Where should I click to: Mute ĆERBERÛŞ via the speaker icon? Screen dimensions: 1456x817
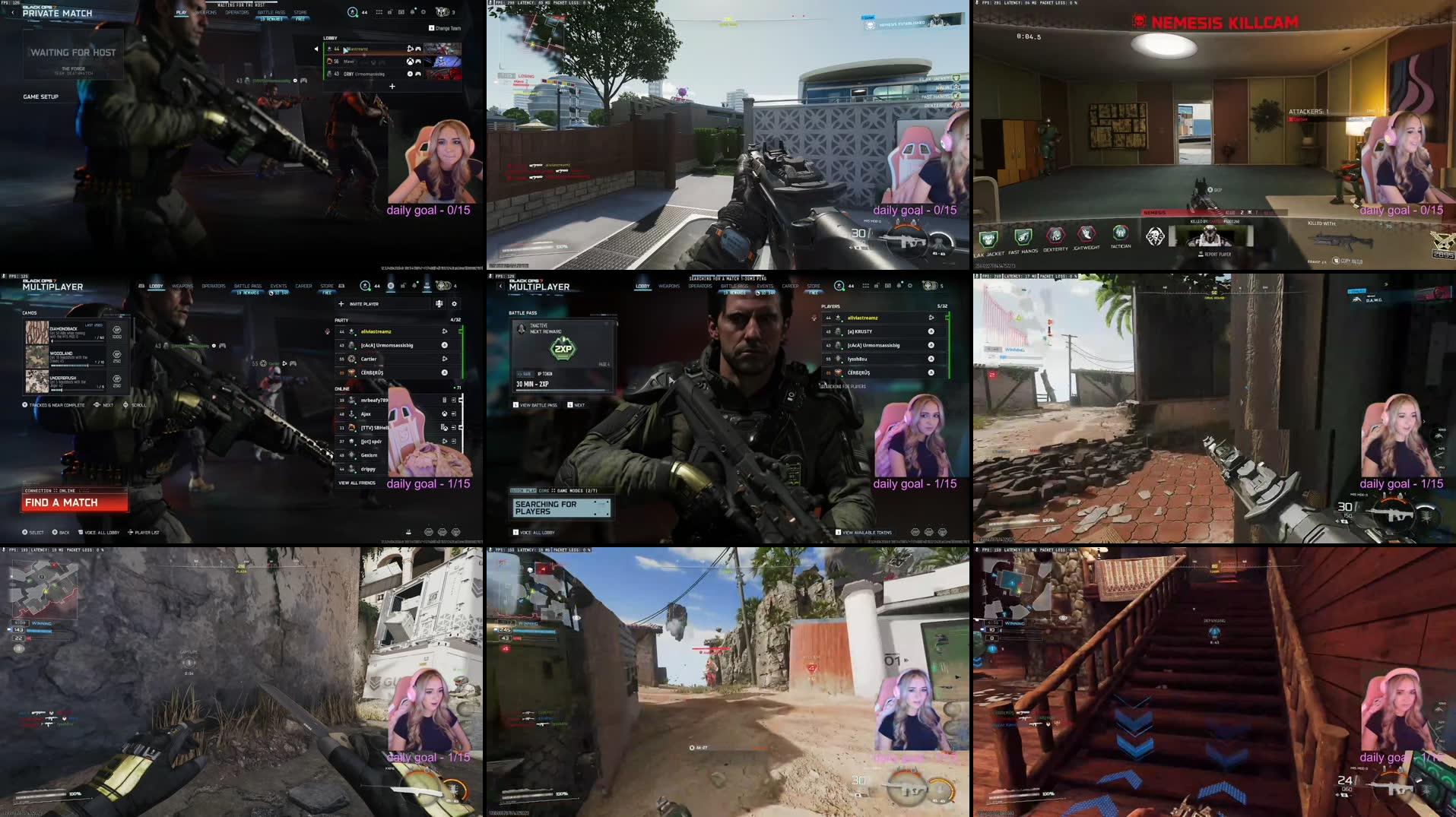pyautogui.click(x=444, y=372)
